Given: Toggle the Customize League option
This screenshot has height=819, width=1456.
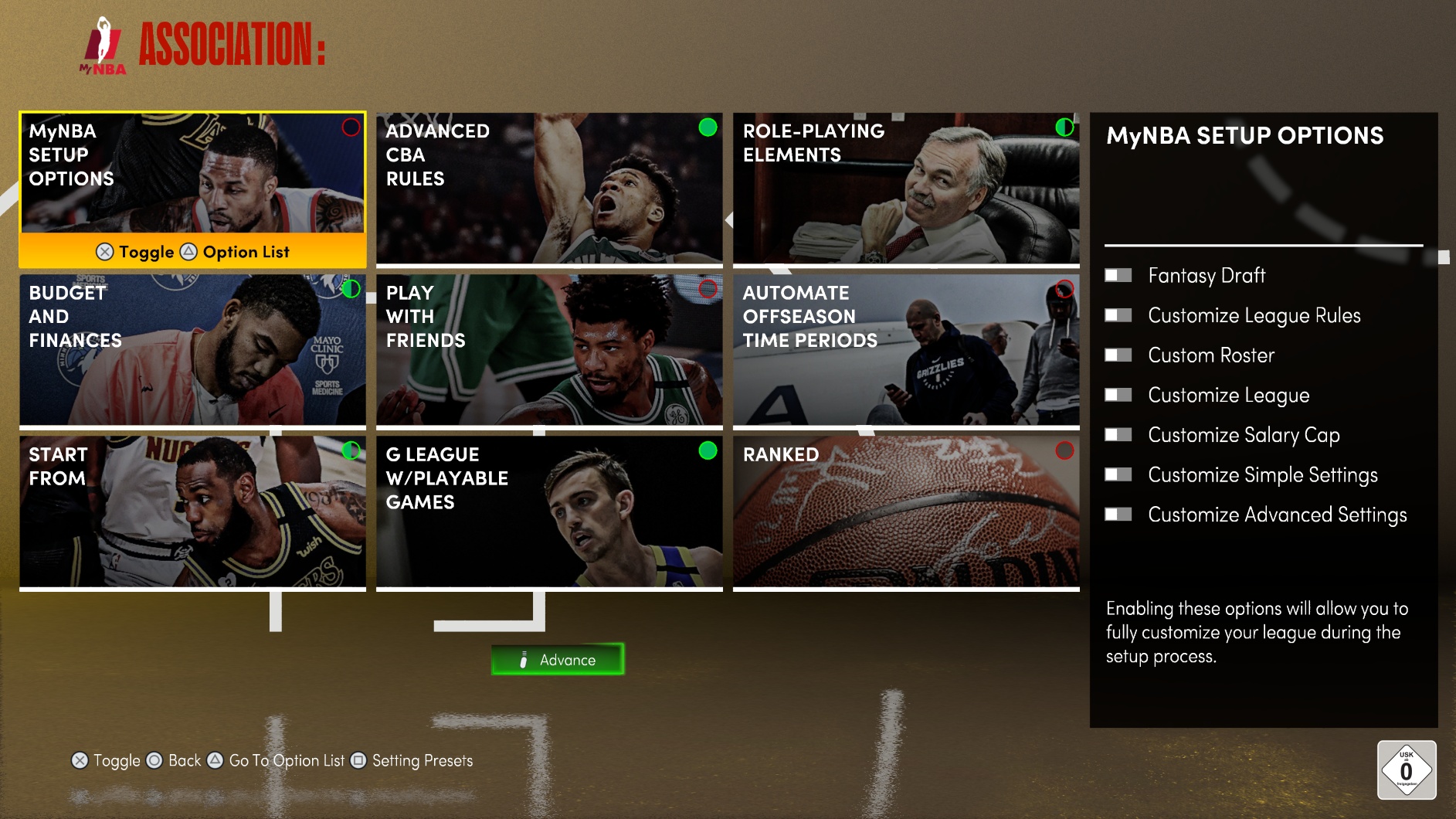Looking at the screenshot, I should pos(1118,396).
